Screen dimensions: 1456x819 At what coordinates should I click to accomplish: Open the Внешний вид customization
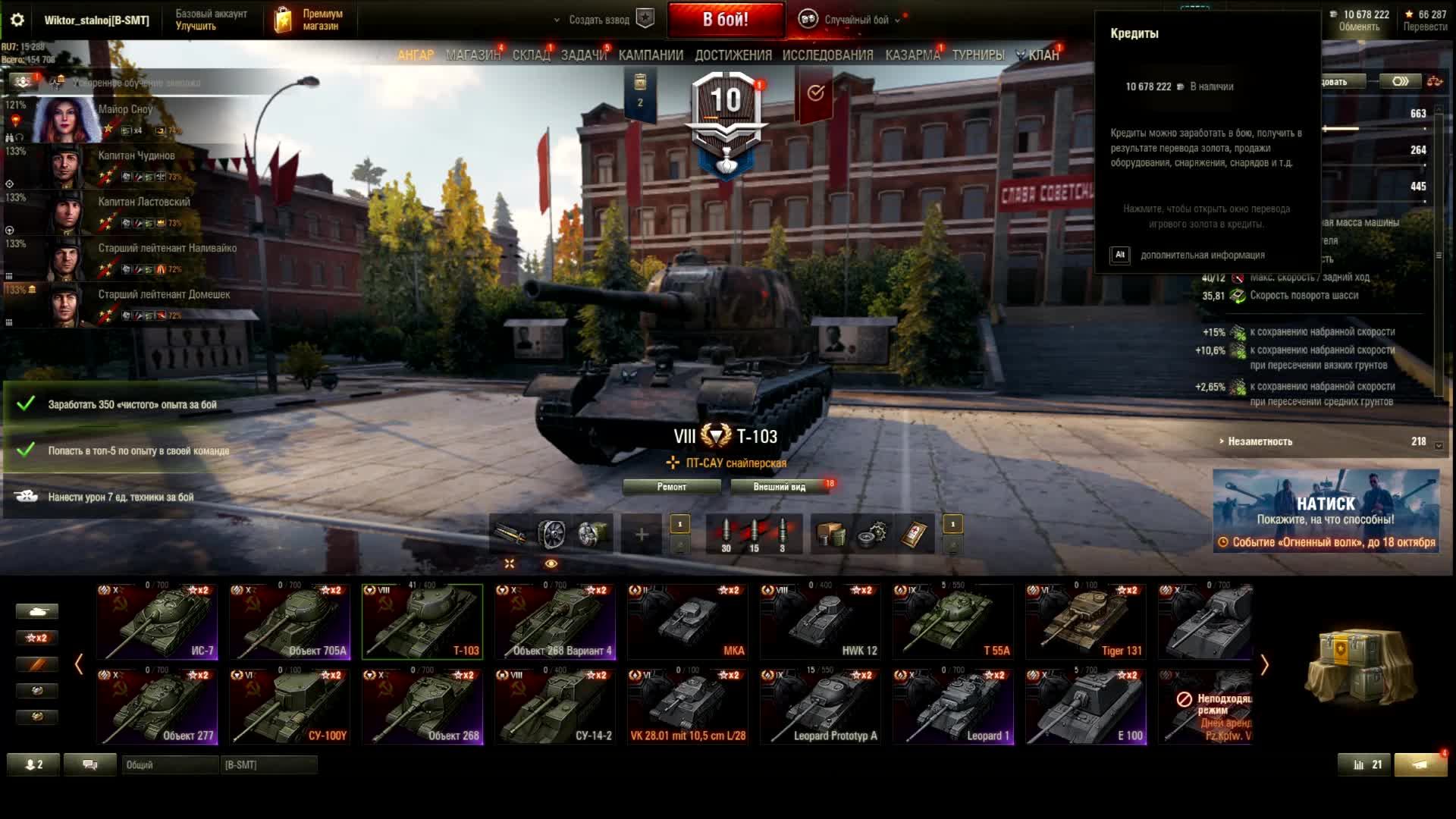point(779,487)
